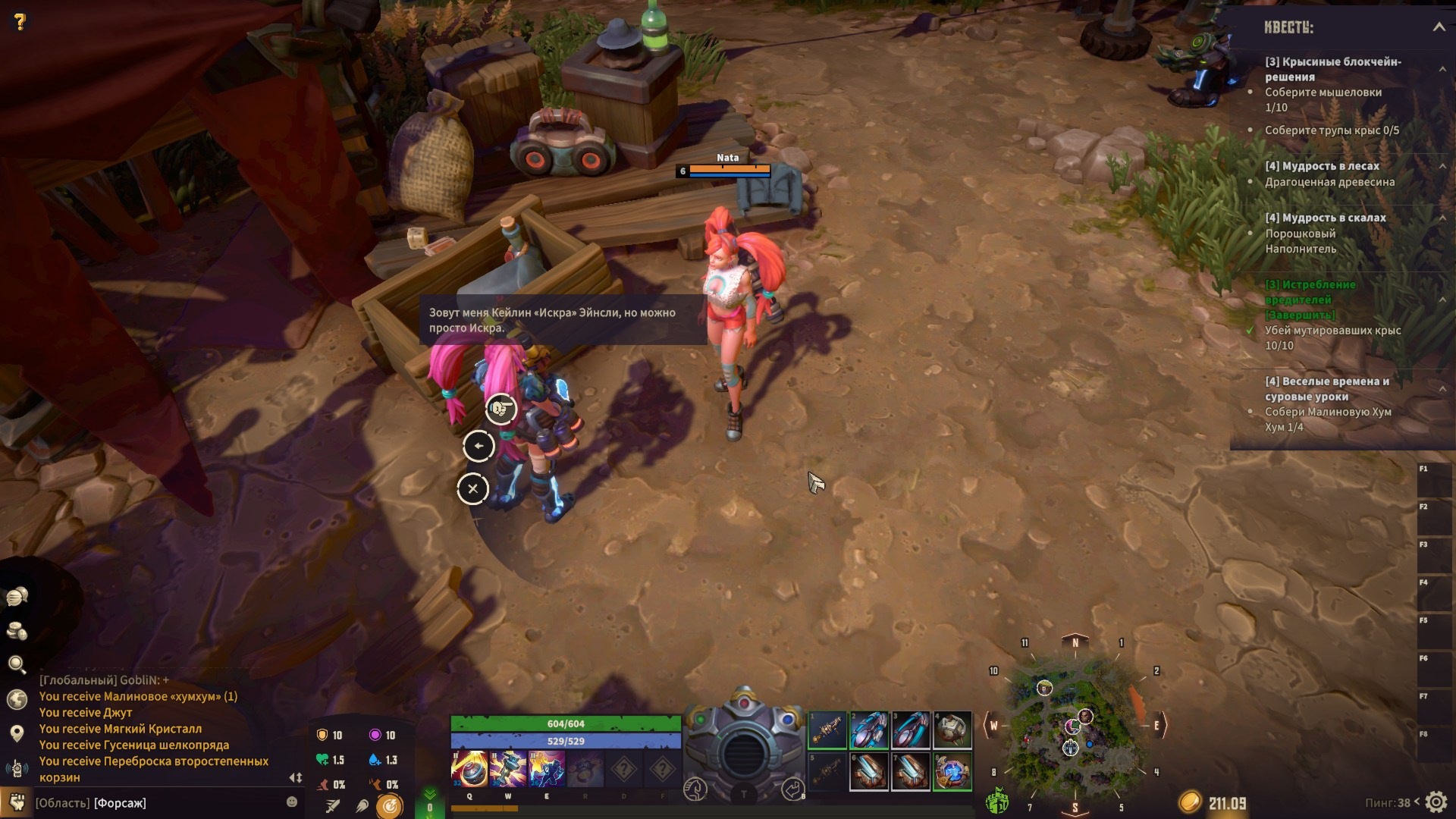Activate the E dash ability
1456x819 pixels.
tap(546, 770)
